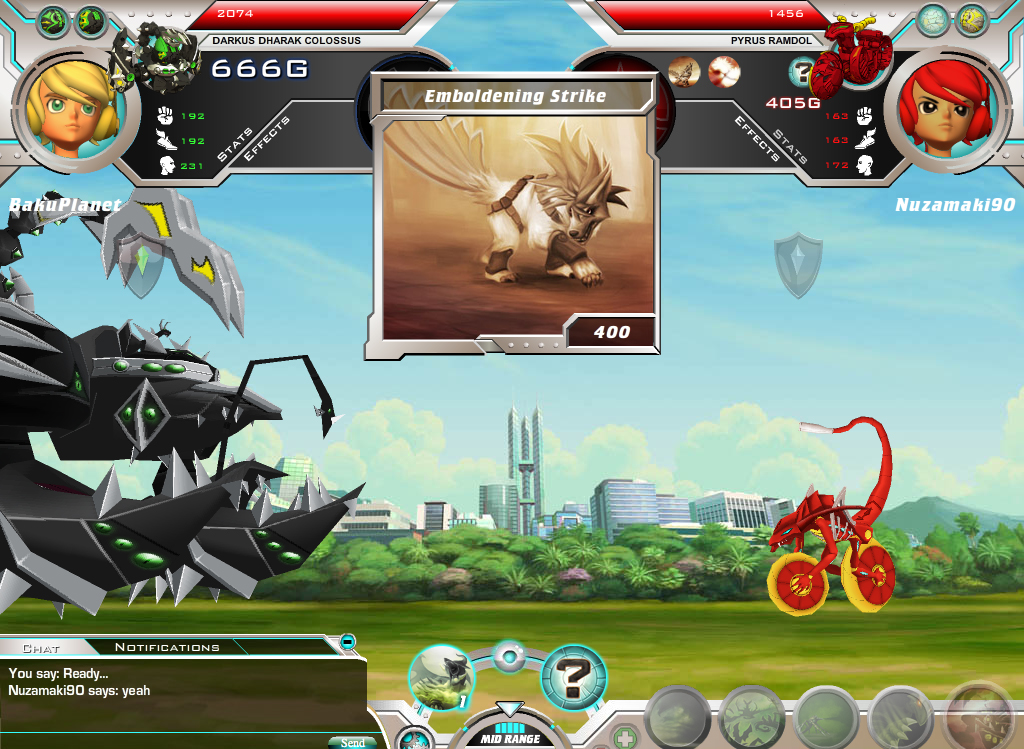This screenshot has width=1024, height=749.
Task: Minimize the chat panel with the minus button
Action: 347,641
